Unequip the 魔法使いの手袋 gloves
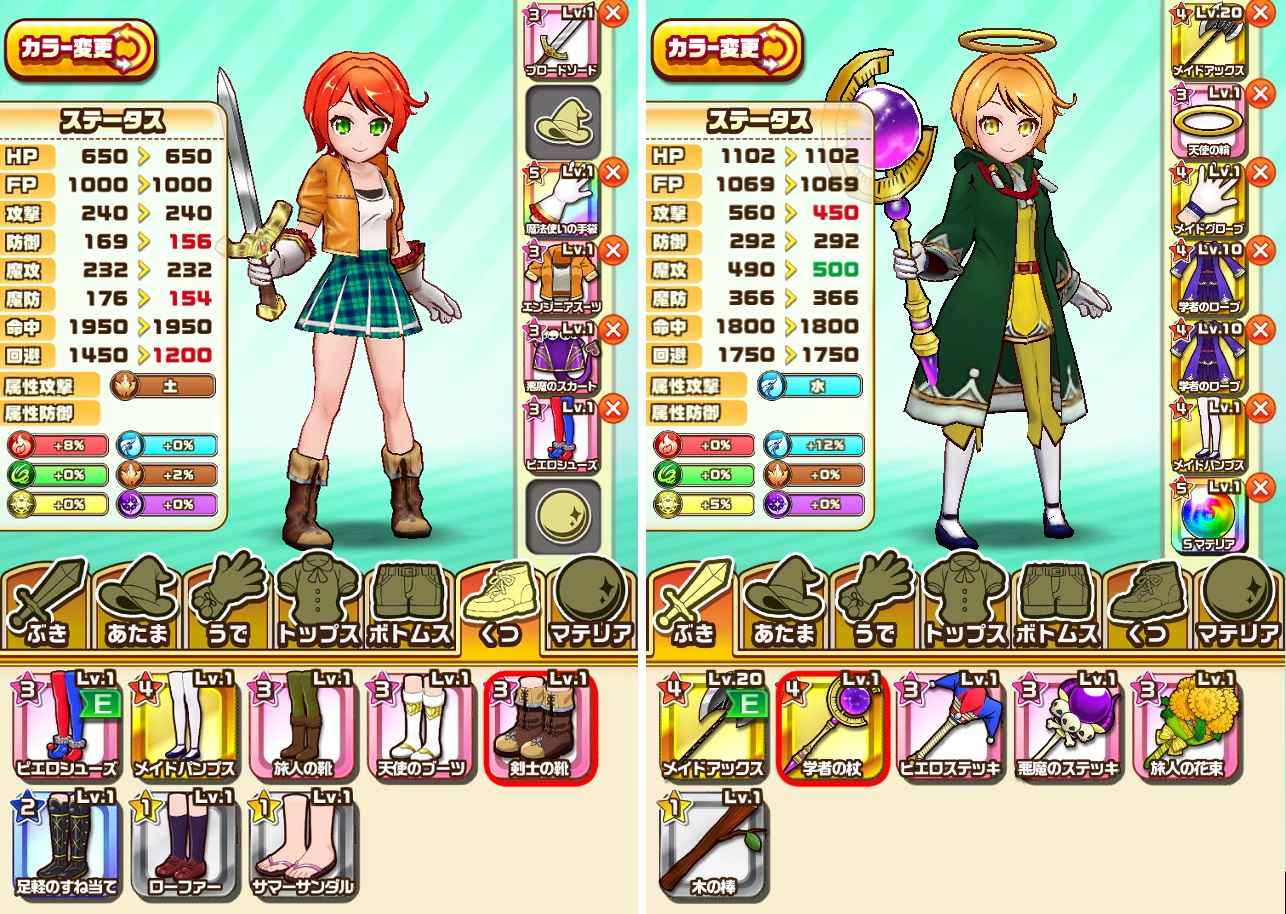Viewport: 1286px width, 914px height. click(x=613, y=172)
